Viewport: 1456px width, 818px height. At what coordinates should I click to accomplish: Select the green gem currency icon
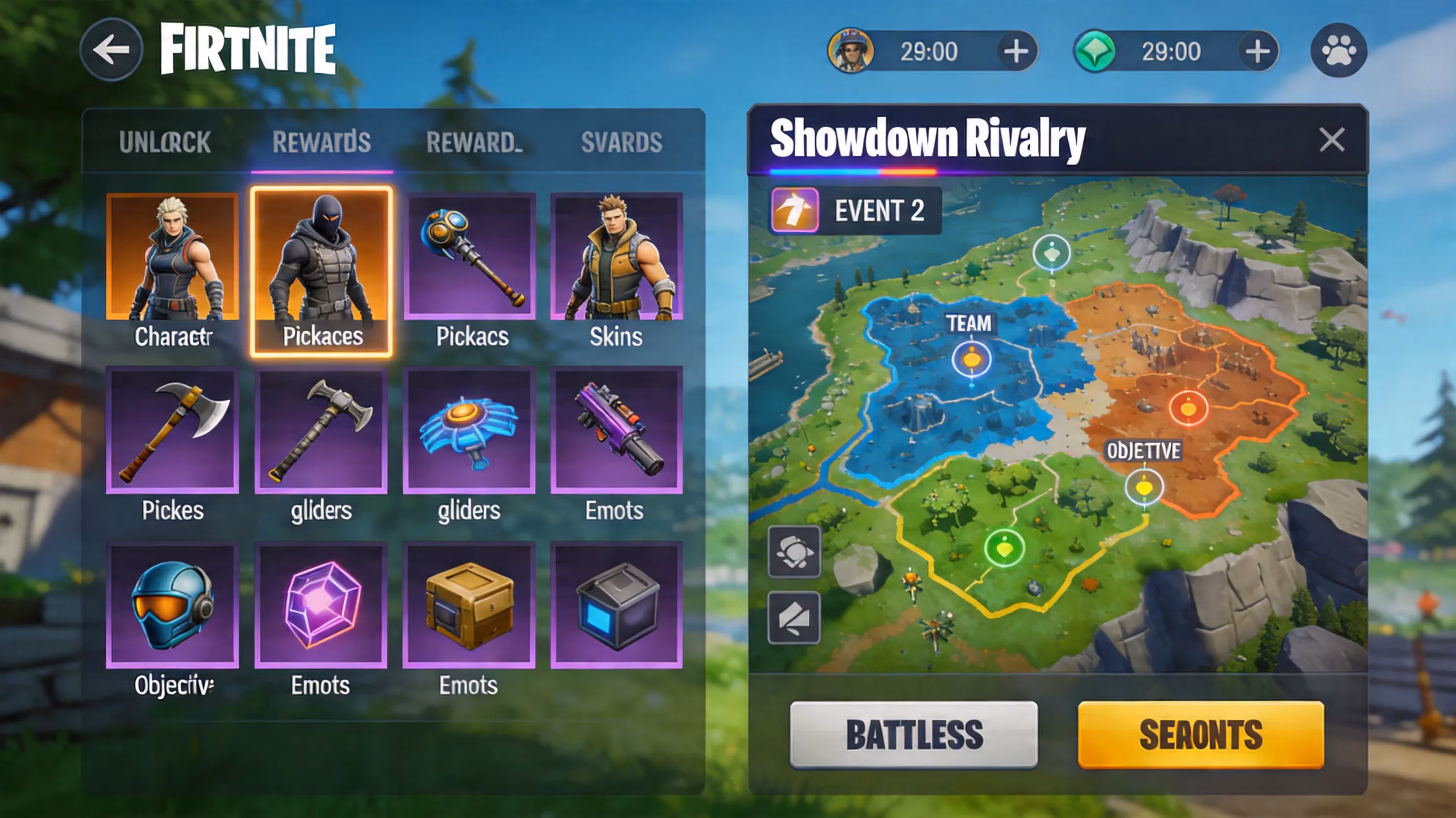coord(1096,51)
